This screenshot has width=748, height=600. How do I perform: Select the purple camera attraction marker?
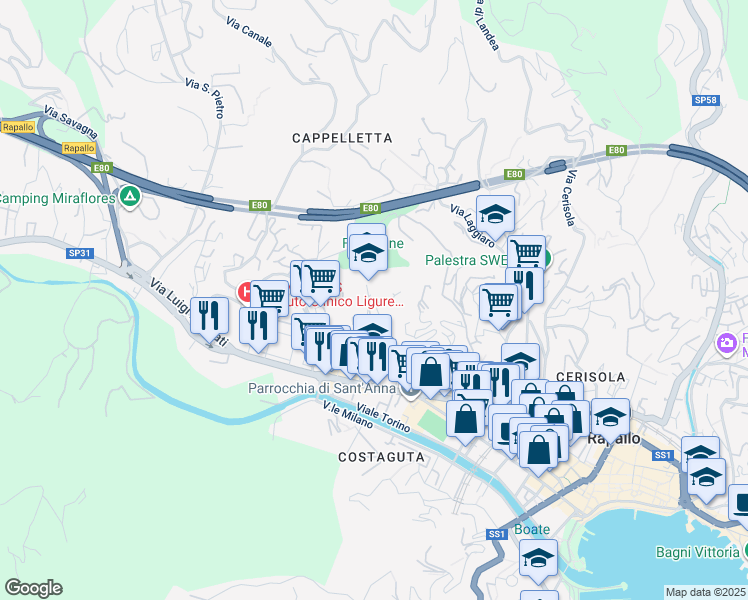coord(727,344)
